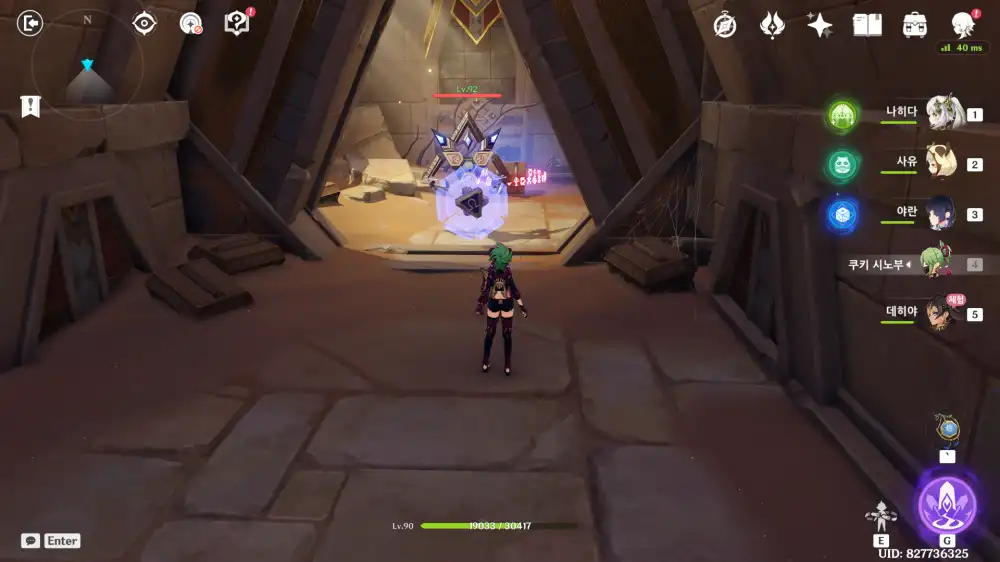Click the exit door icon
Viewport: 1000px width, 562px height.
tap(31, 23)
